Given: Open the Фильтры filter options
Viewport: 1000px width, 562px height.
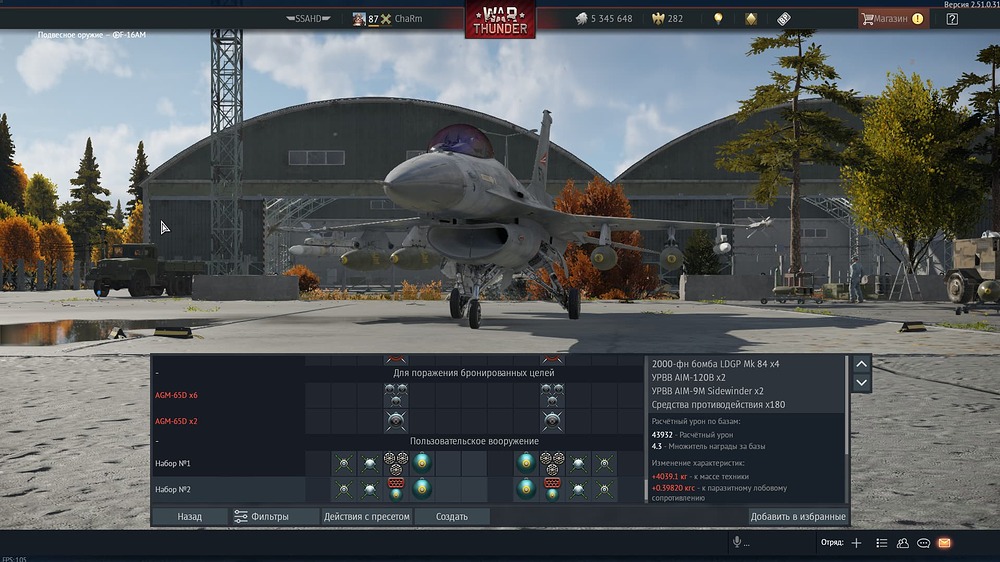Looking at the screenshot, I should (261, 517).
